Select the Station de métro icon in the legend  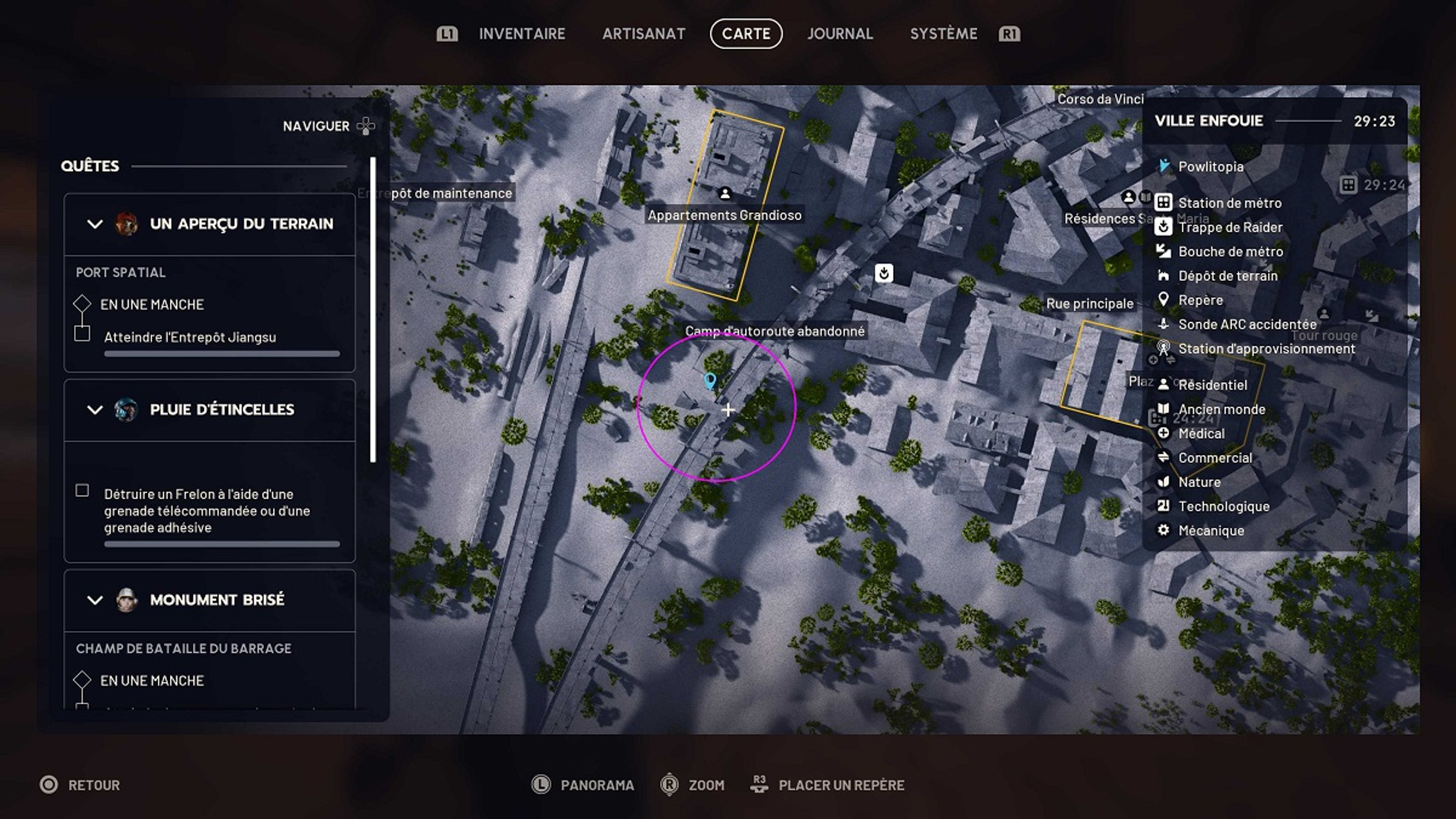[1163, 203]
